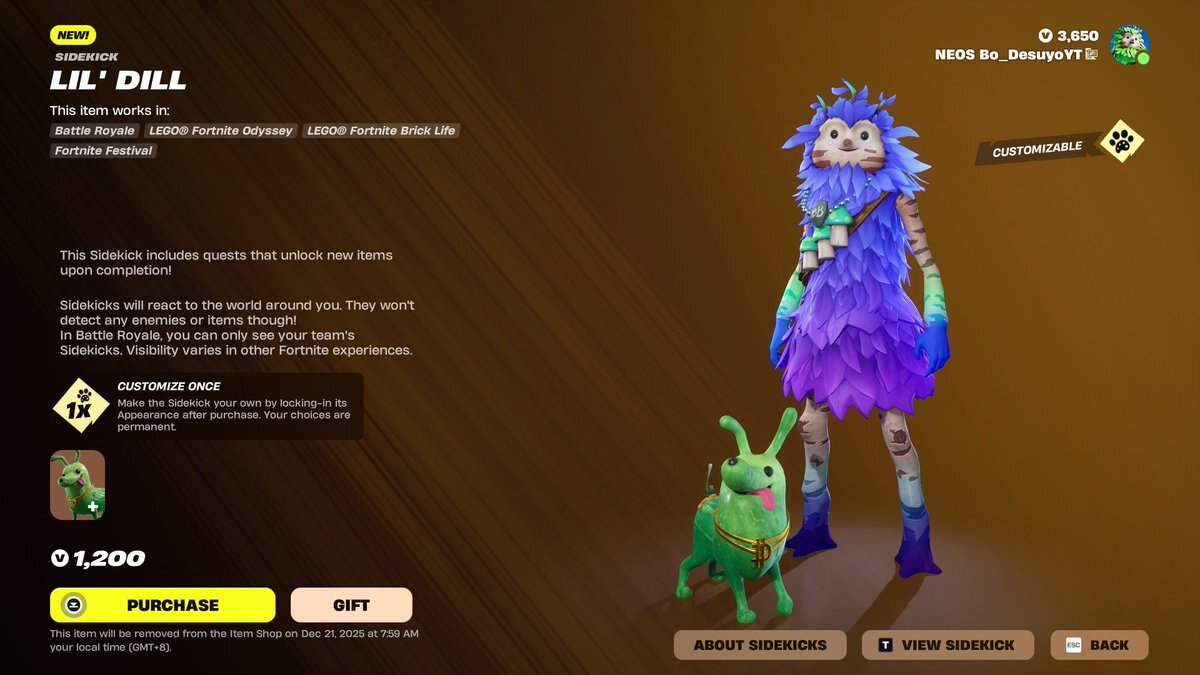Open the V-Bucks balance showing 3,650
1200x675 pixels.
coord(1068,36)
